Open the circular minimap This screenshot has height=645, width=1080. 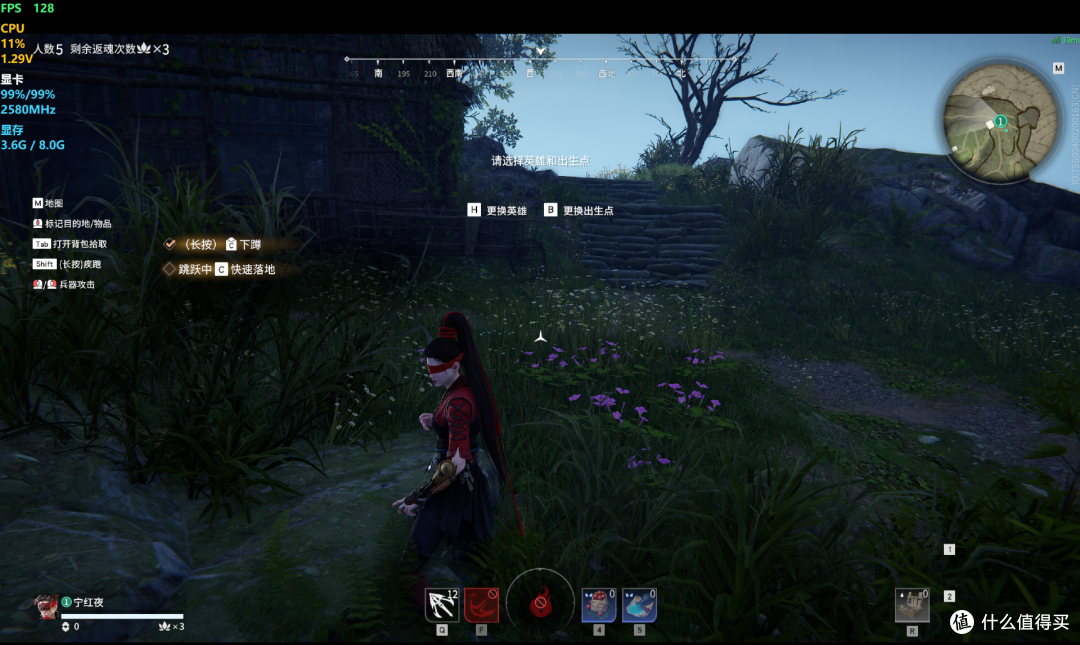(1000, 119)
